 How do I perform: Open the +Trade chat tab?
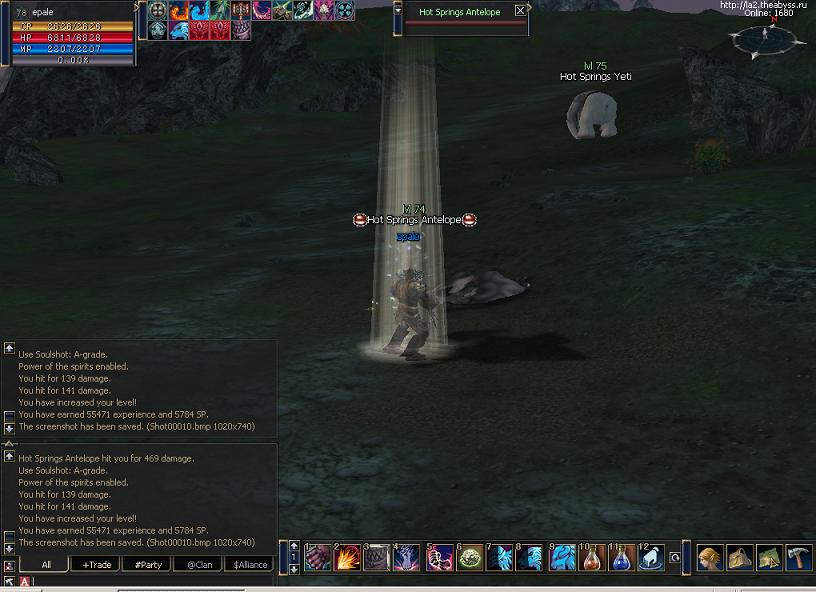[x=97, y=564]
